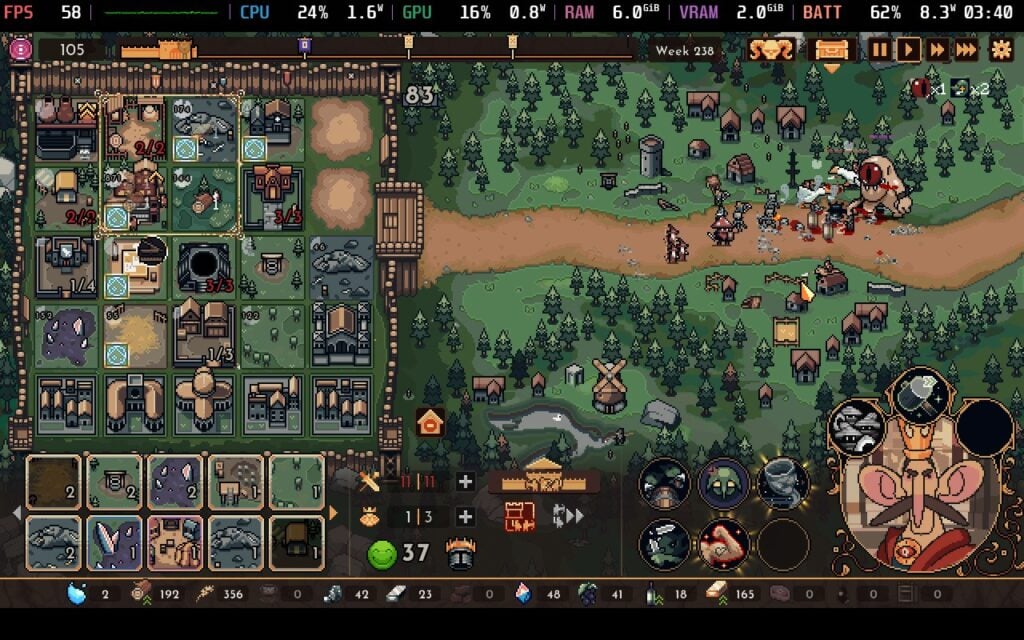Viewport: 1024px width, 640px height.
Task: Set game to normal play speed
Action: coord(908,50)
